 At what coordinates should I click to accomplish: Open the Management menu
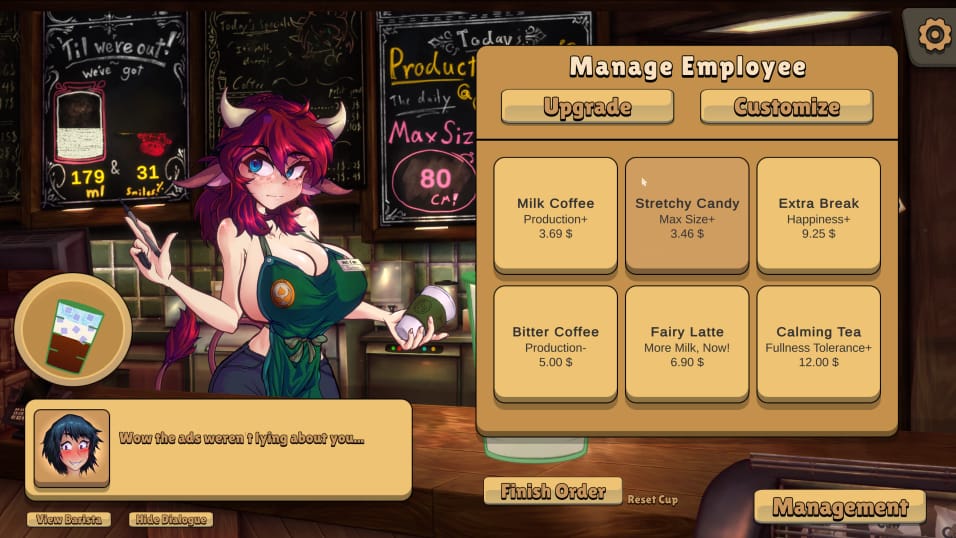click(839, 506)
